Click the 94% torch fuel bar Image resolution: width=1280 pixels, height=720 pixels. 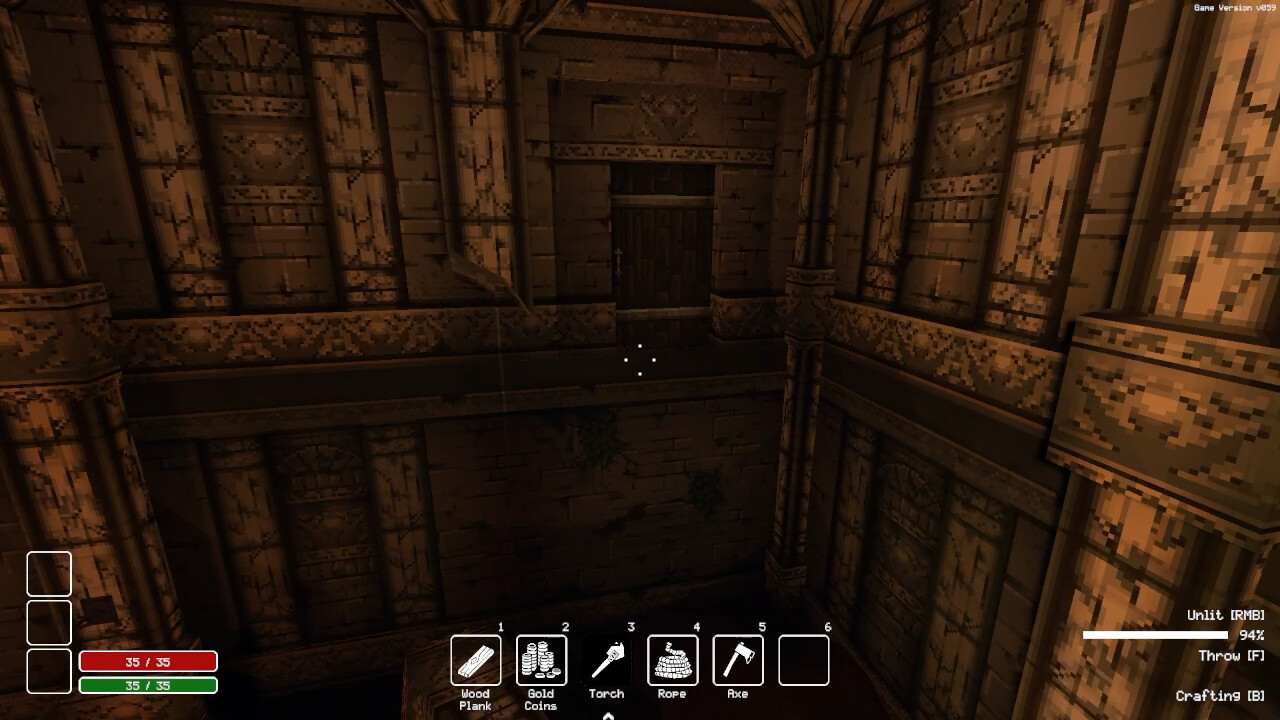click(x=1157, y=634)
